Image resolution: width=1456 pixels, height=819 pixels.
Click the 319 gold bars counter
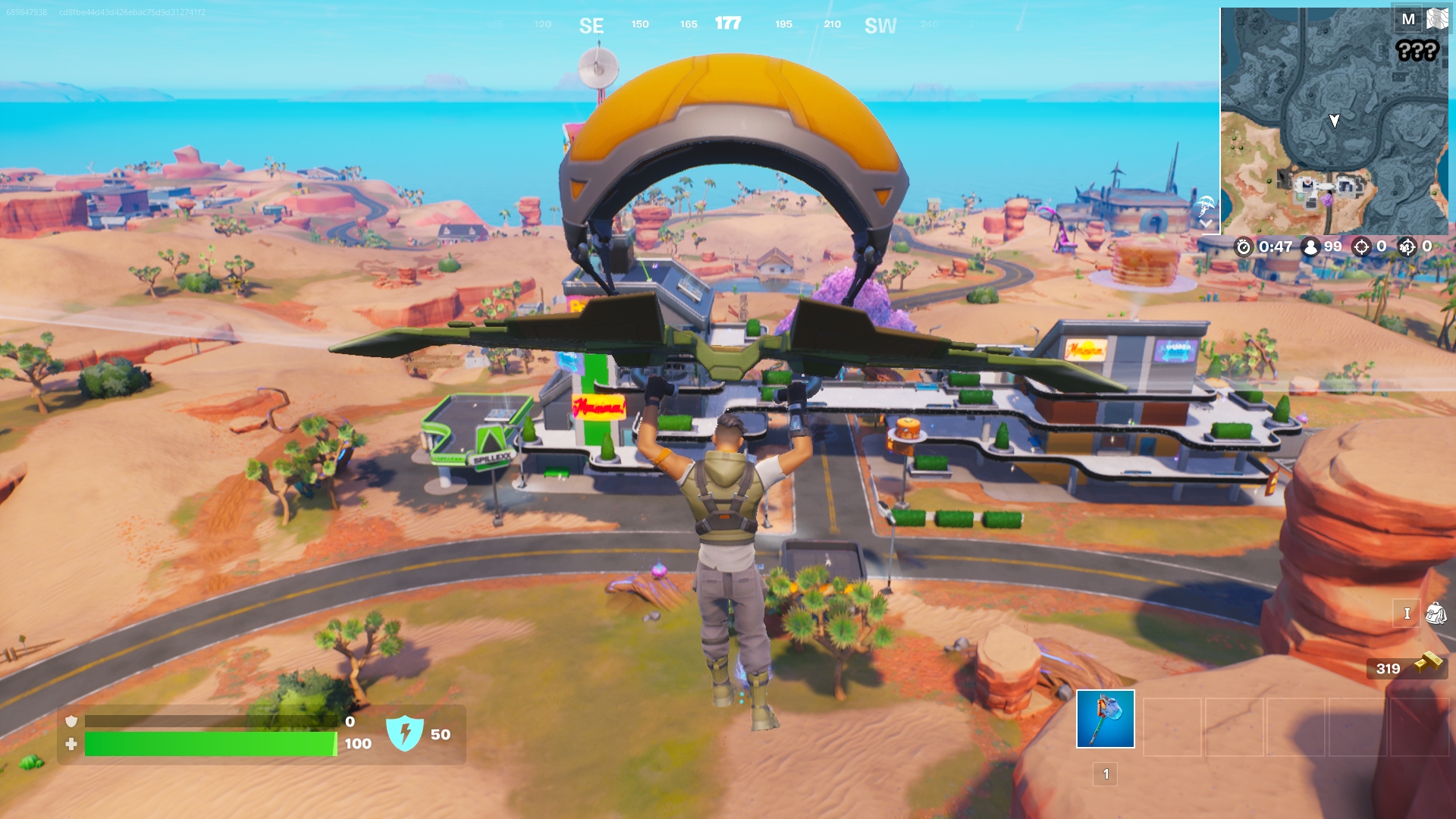click(x=1389, y=668)
